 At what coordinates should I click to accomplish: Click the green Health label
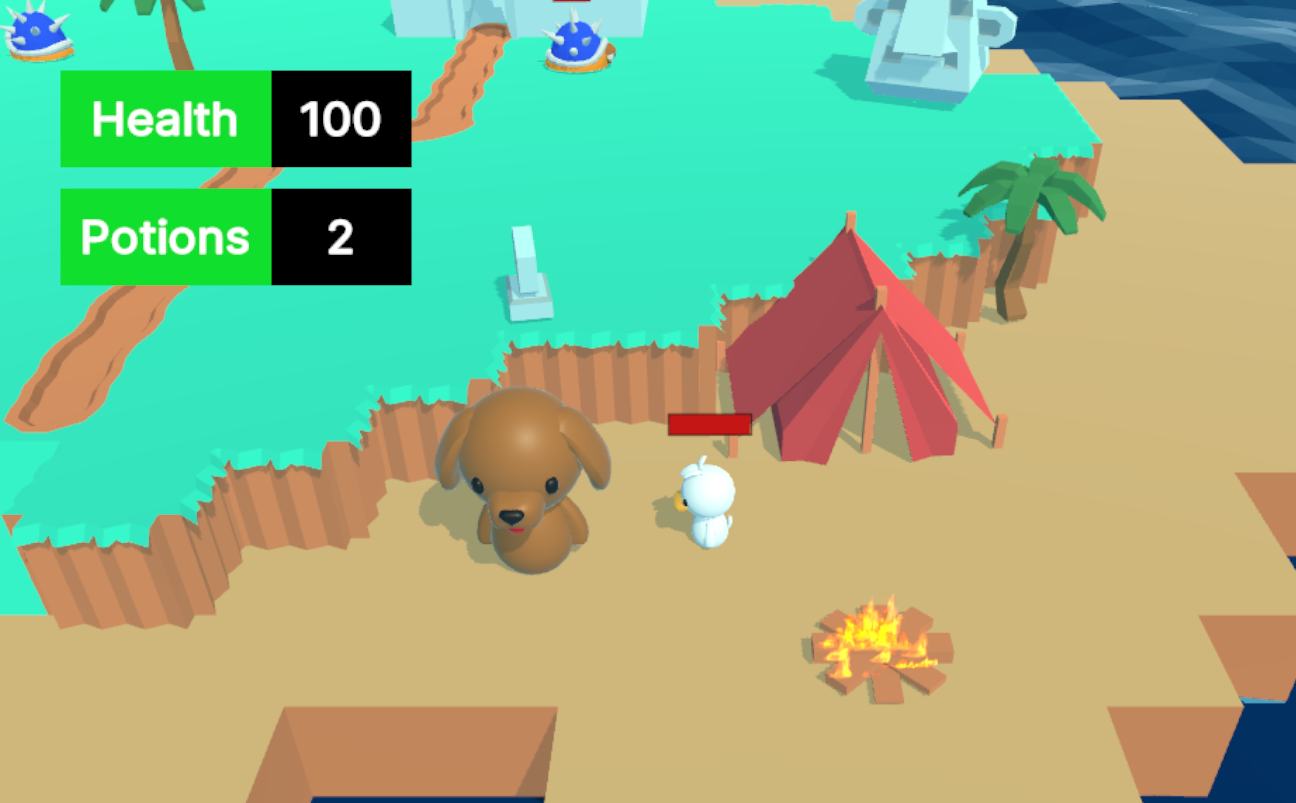point(163,120)
